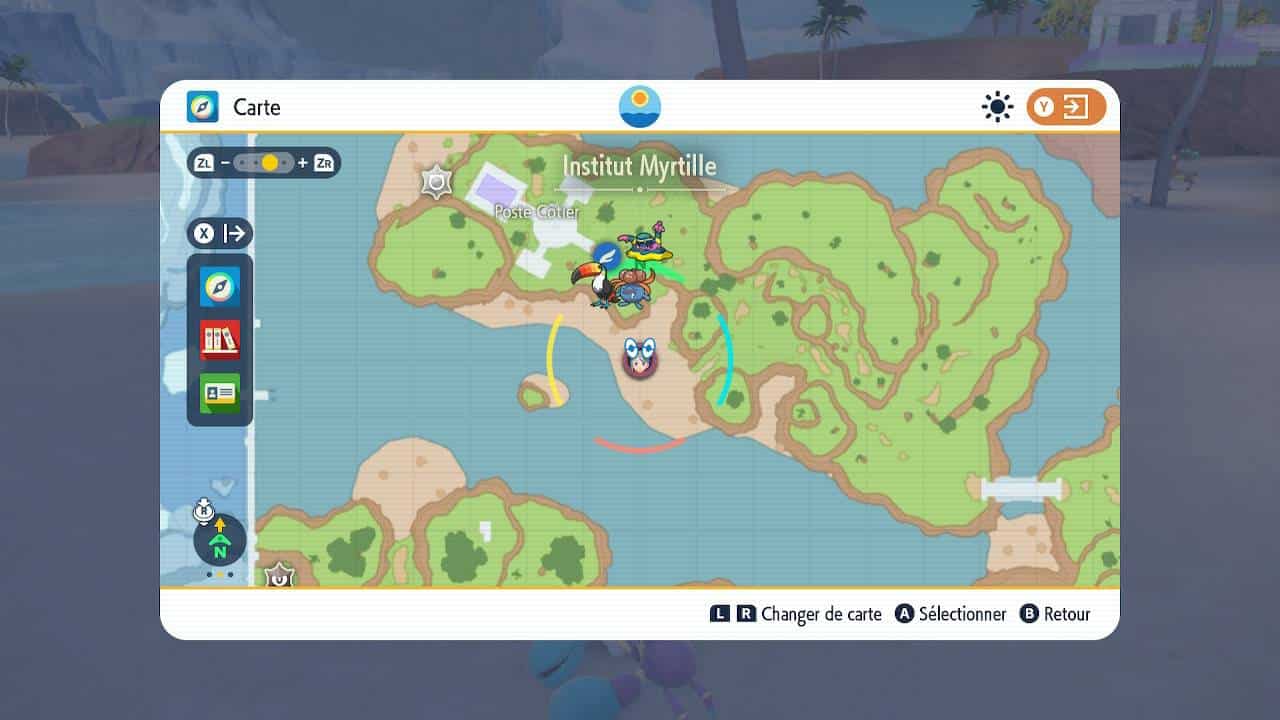The image size is (1280, 720).
Task: Close the map with the exit button
Action: (1065, 107)
